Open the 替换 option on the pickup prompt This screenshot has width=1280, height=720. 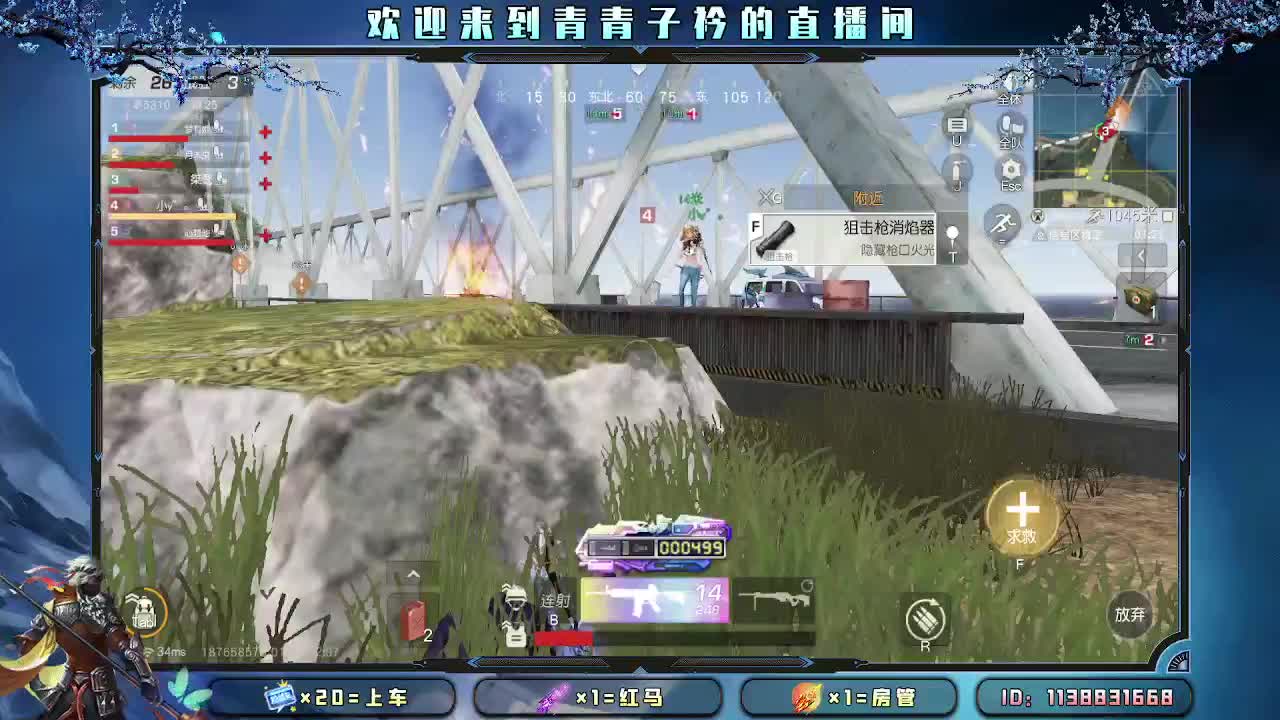pos(868,198)
